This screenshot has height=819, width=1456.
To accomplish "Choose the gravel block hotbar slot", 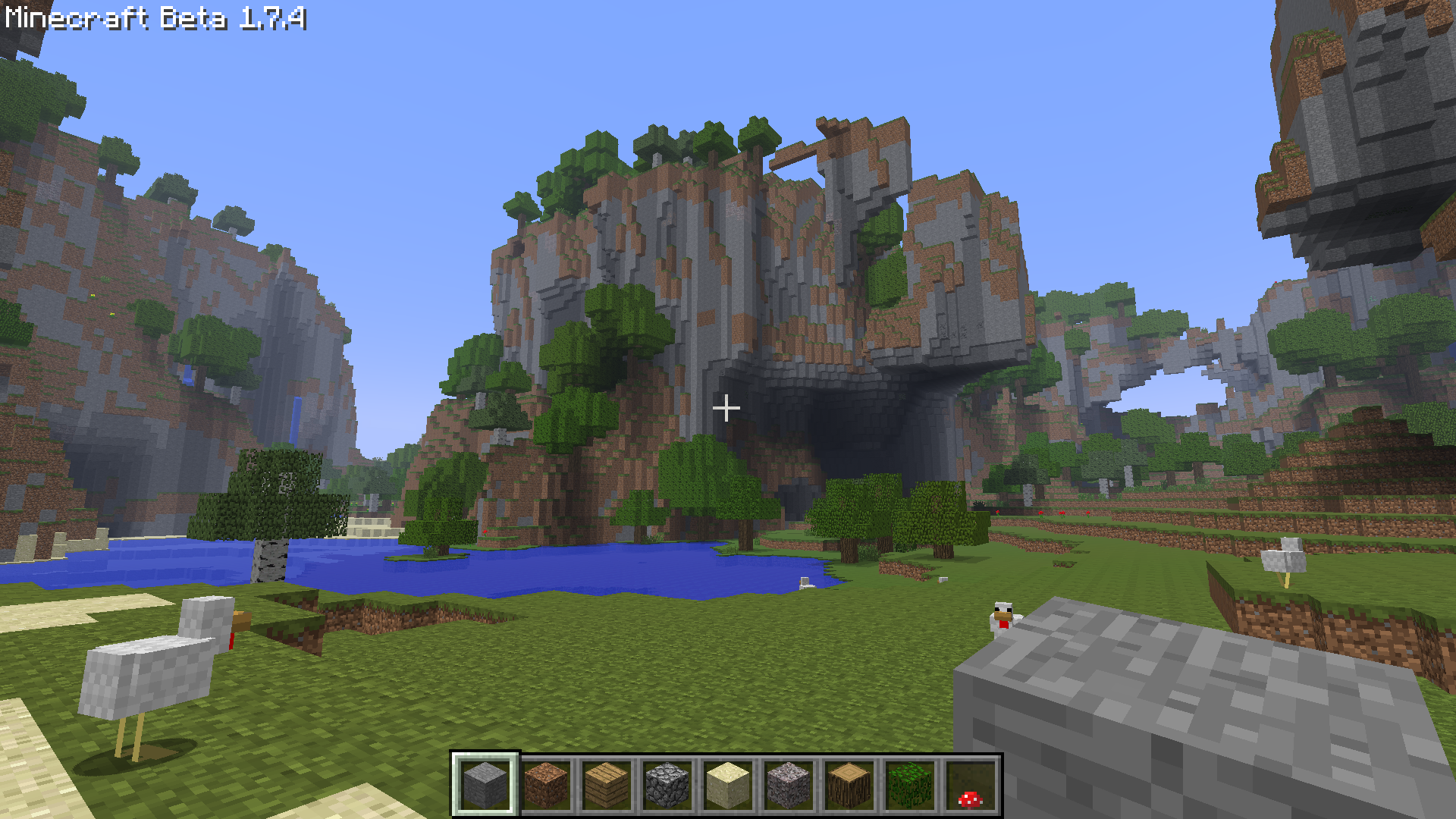I will (789, 785).
